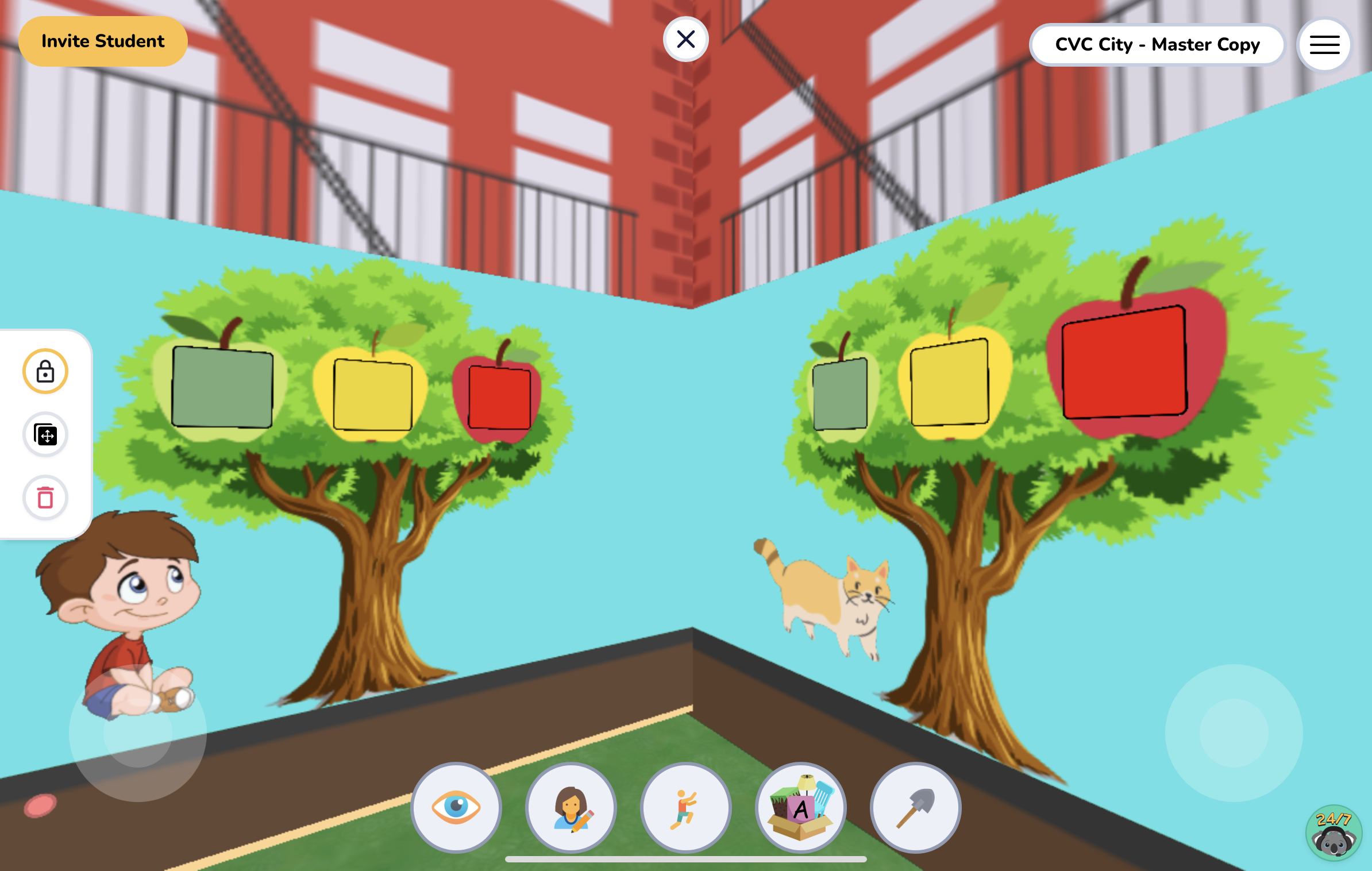Select the shovel dig tool
The height and width of the screenshot is (871, 1372).
915,808
